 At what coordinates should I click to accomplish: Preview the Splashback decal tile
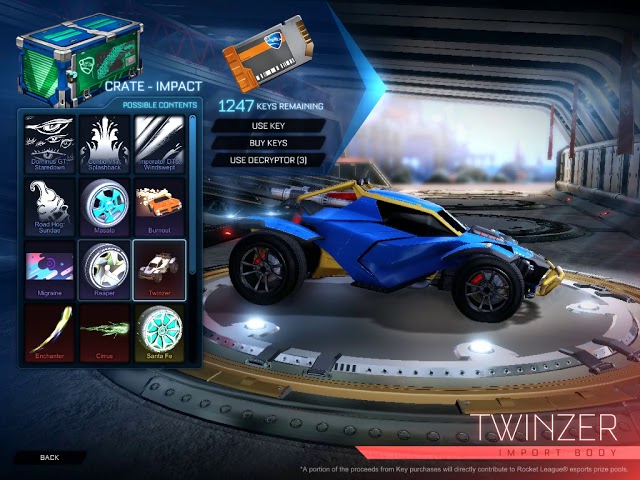pyautogui.click(x=104, y=143)
